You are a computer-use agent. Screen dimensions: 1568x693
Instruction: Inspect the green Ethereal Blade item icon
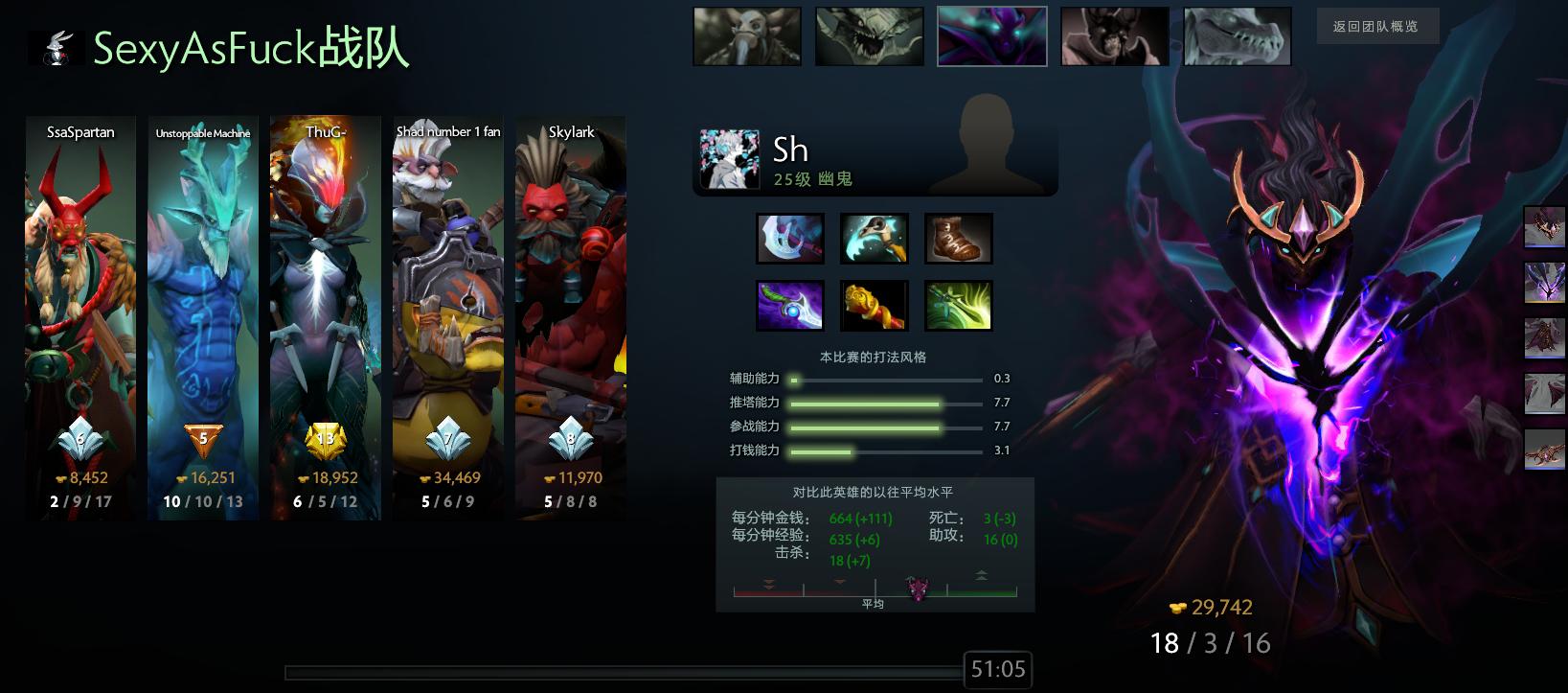tap(958, 305)
